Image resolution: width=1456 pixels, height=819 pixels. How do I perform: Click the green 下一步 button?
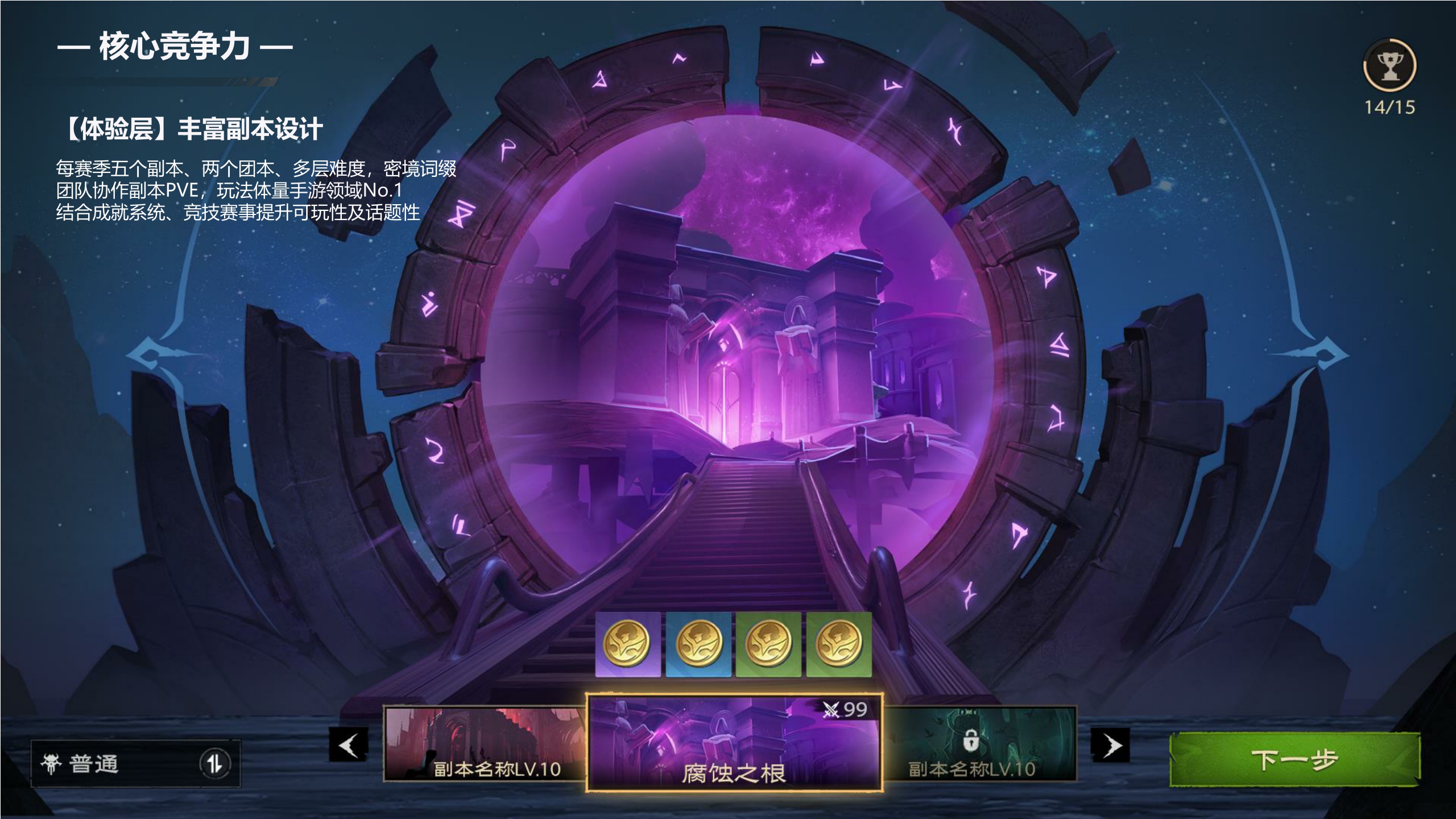pyautogui.click(x=1294, y=760)
